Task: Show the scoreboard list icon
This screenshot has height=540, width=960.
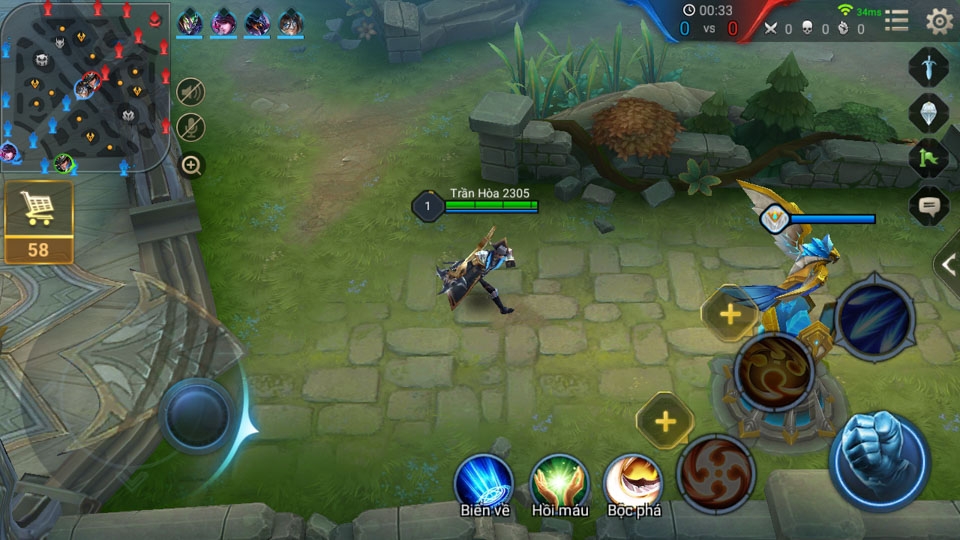Action: click(897, 21)
